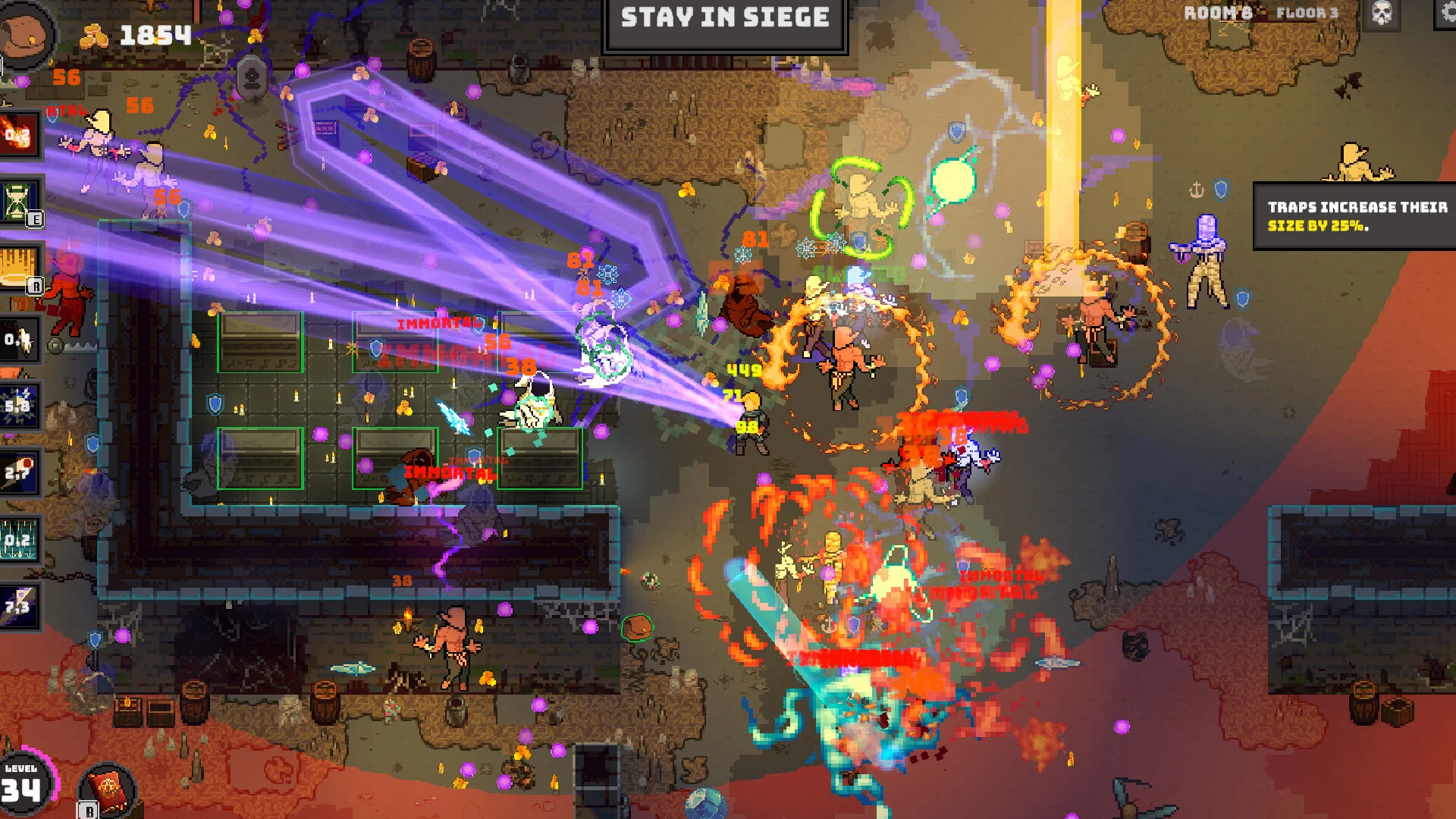Use the hourglass ability

coord(20,202)
